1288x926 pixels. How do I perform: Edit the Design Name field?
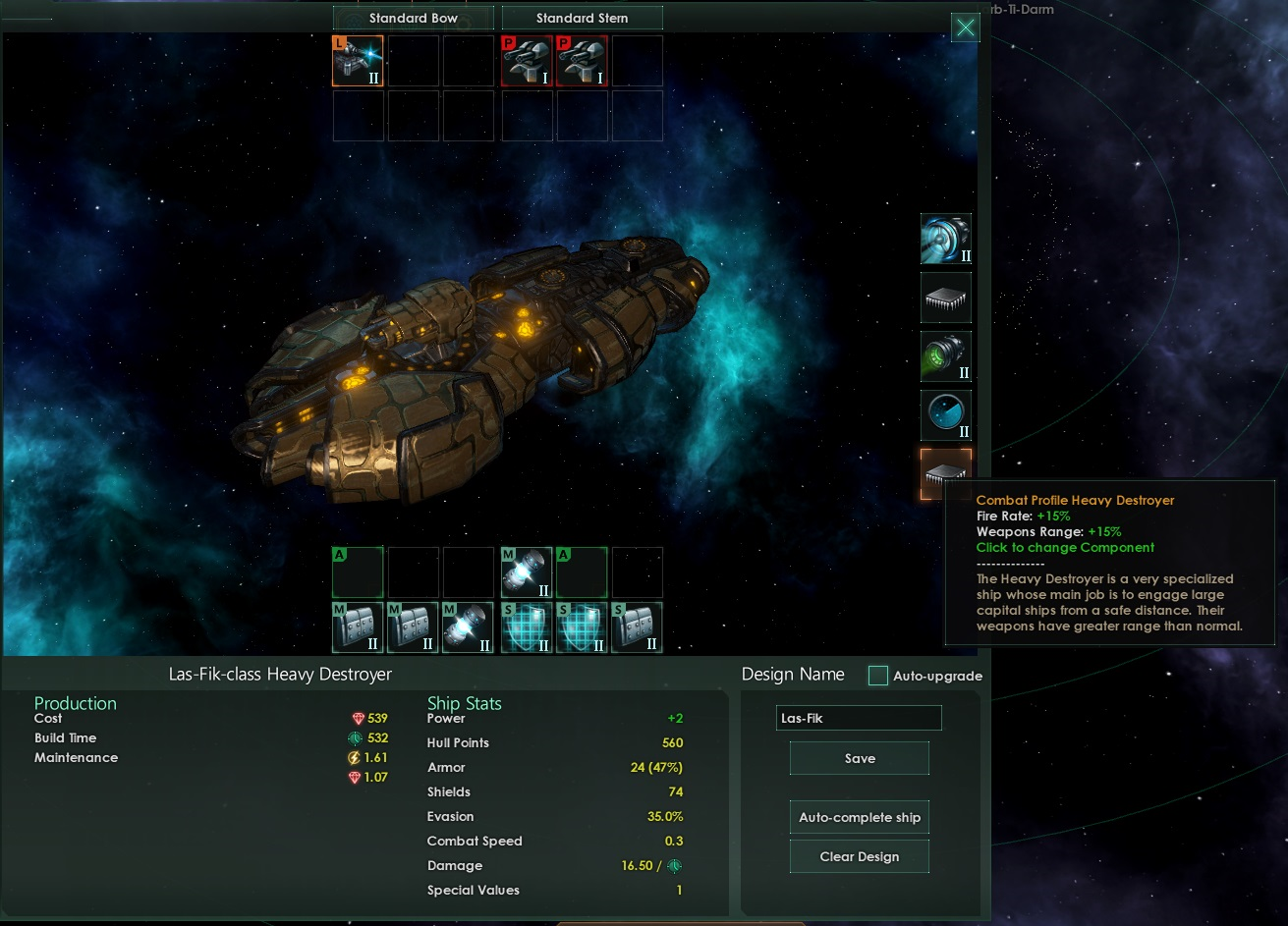859,718
